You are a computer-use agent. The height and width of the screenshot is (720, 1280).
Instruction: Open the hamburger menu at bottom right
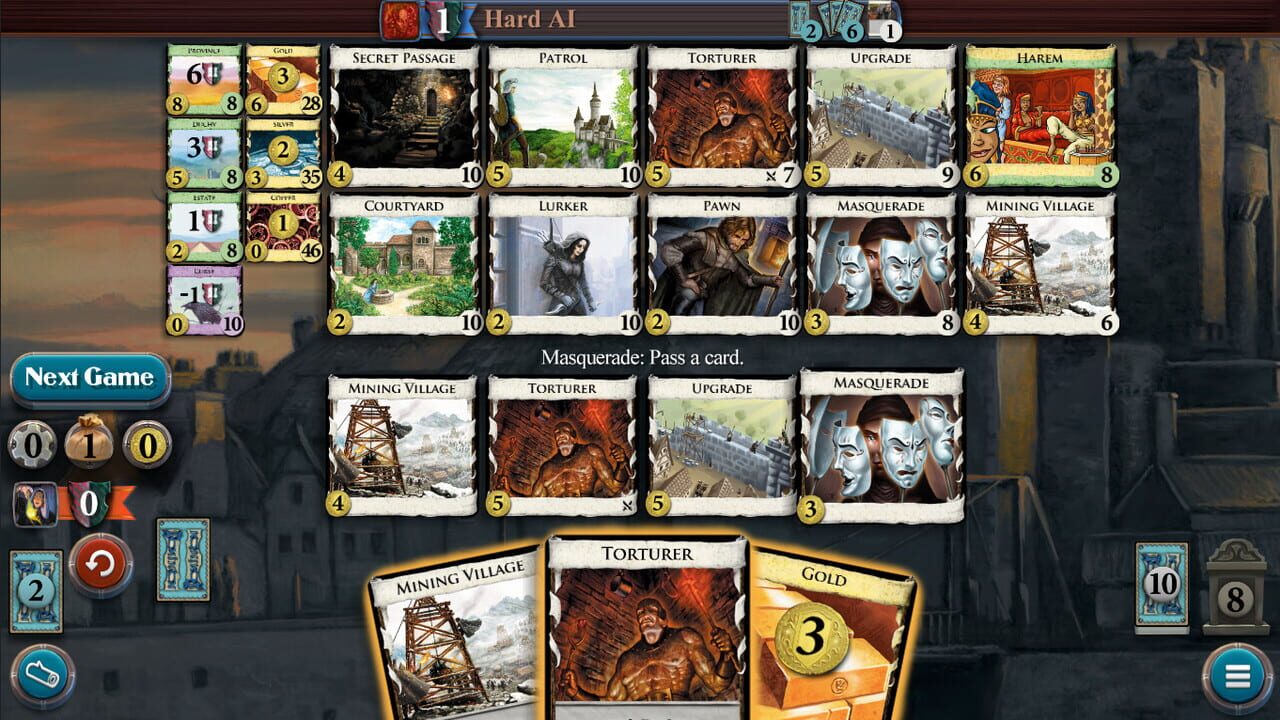[x=1237, y=674]
